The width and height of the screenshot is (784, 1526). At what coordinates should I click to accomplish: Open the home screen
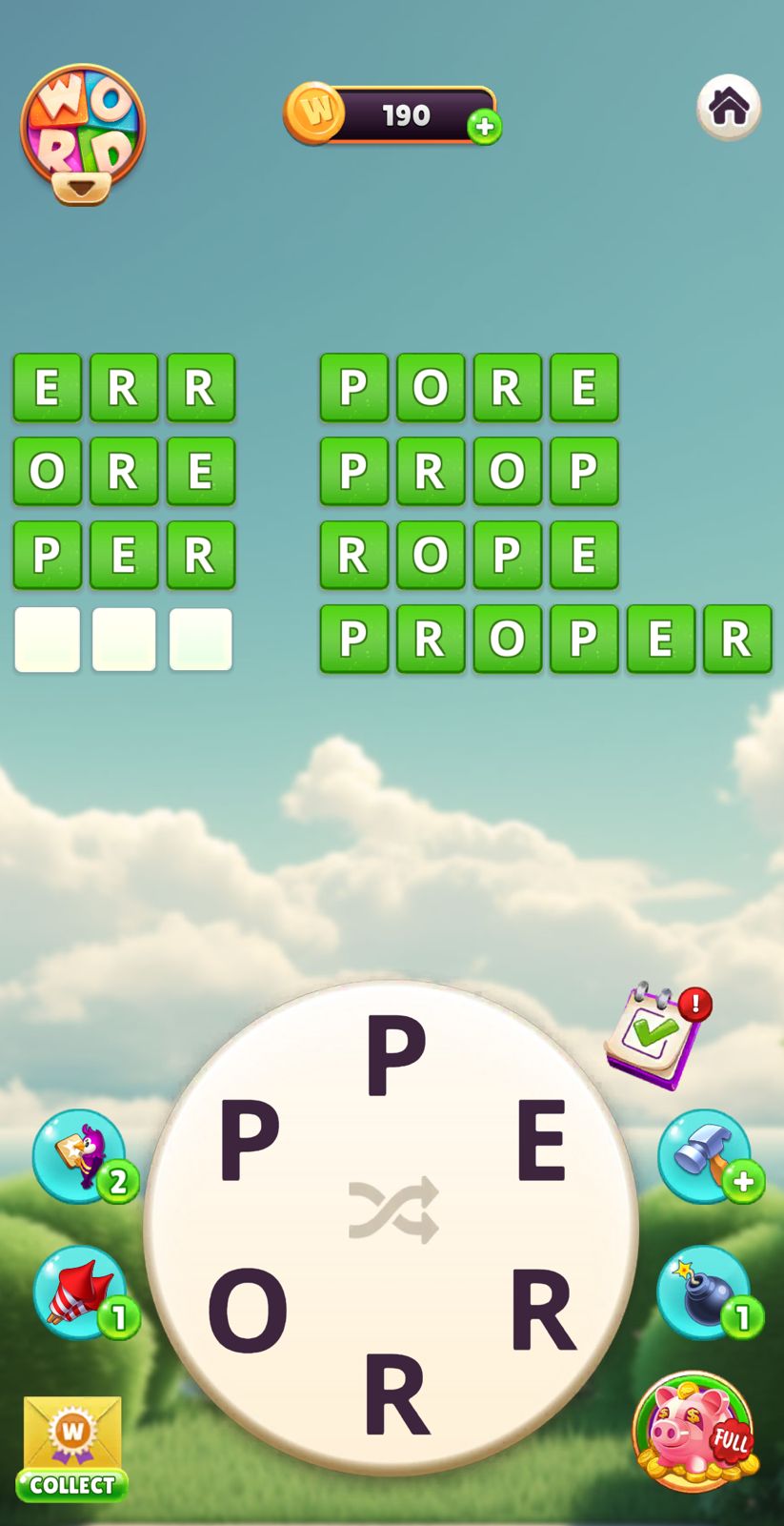coord(729,107)
